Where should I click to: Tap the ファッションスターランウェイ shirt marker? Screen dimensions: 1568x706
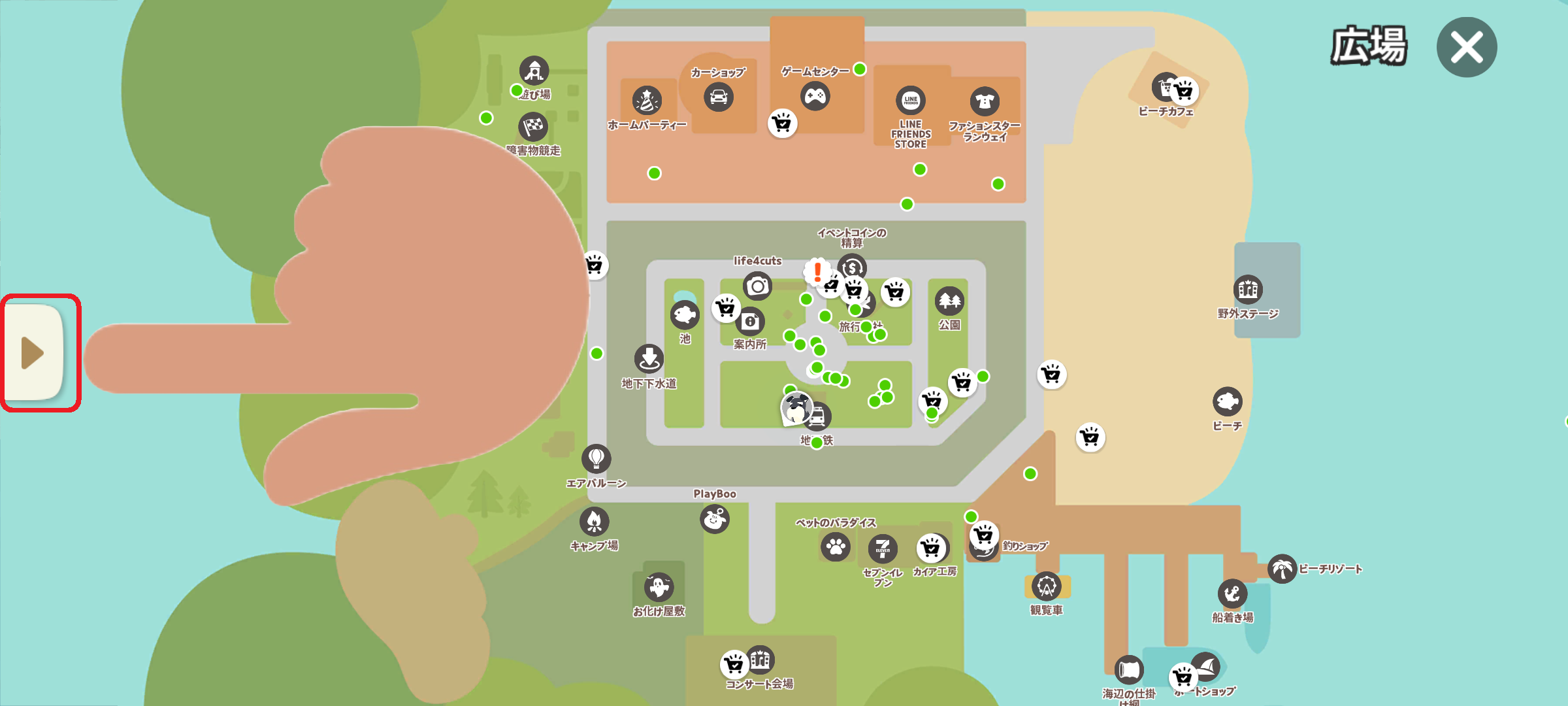click(x=985, y=101)
